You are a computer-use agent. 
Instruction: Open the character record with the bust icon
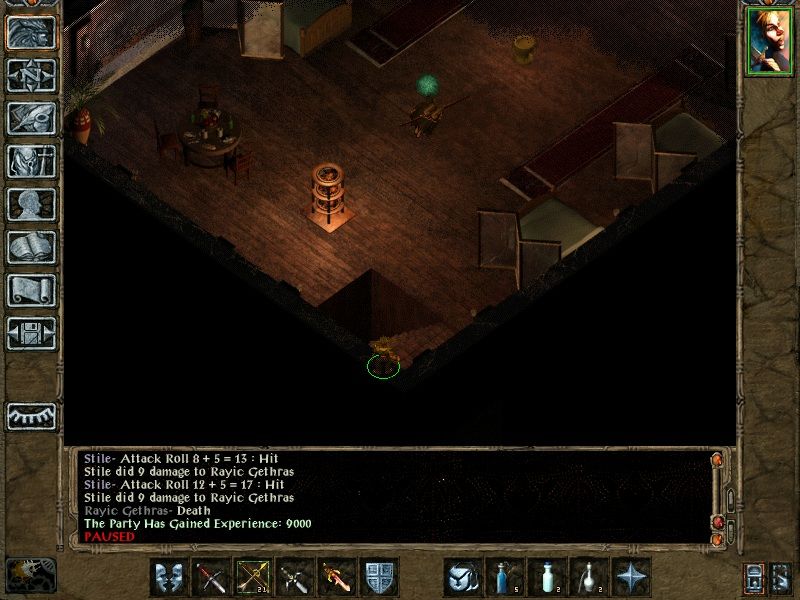pyautogui.click(x=31, y=205)
